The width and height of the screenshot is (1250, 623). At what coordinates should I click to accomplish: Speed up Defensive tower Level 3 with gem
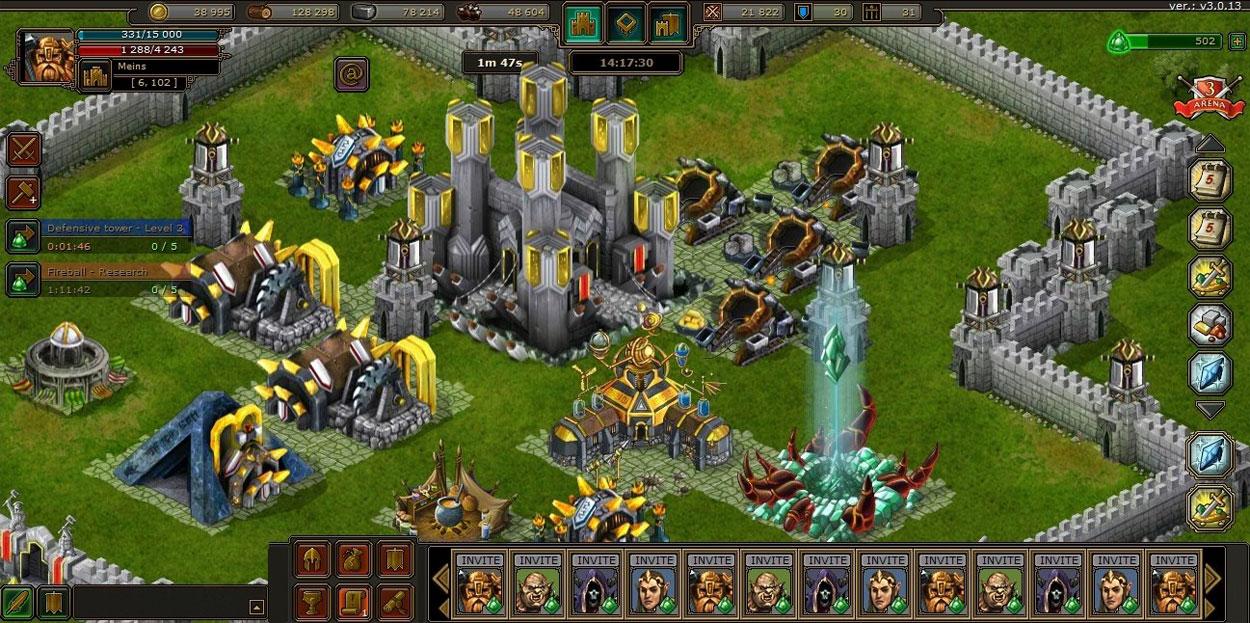[22, 238]
